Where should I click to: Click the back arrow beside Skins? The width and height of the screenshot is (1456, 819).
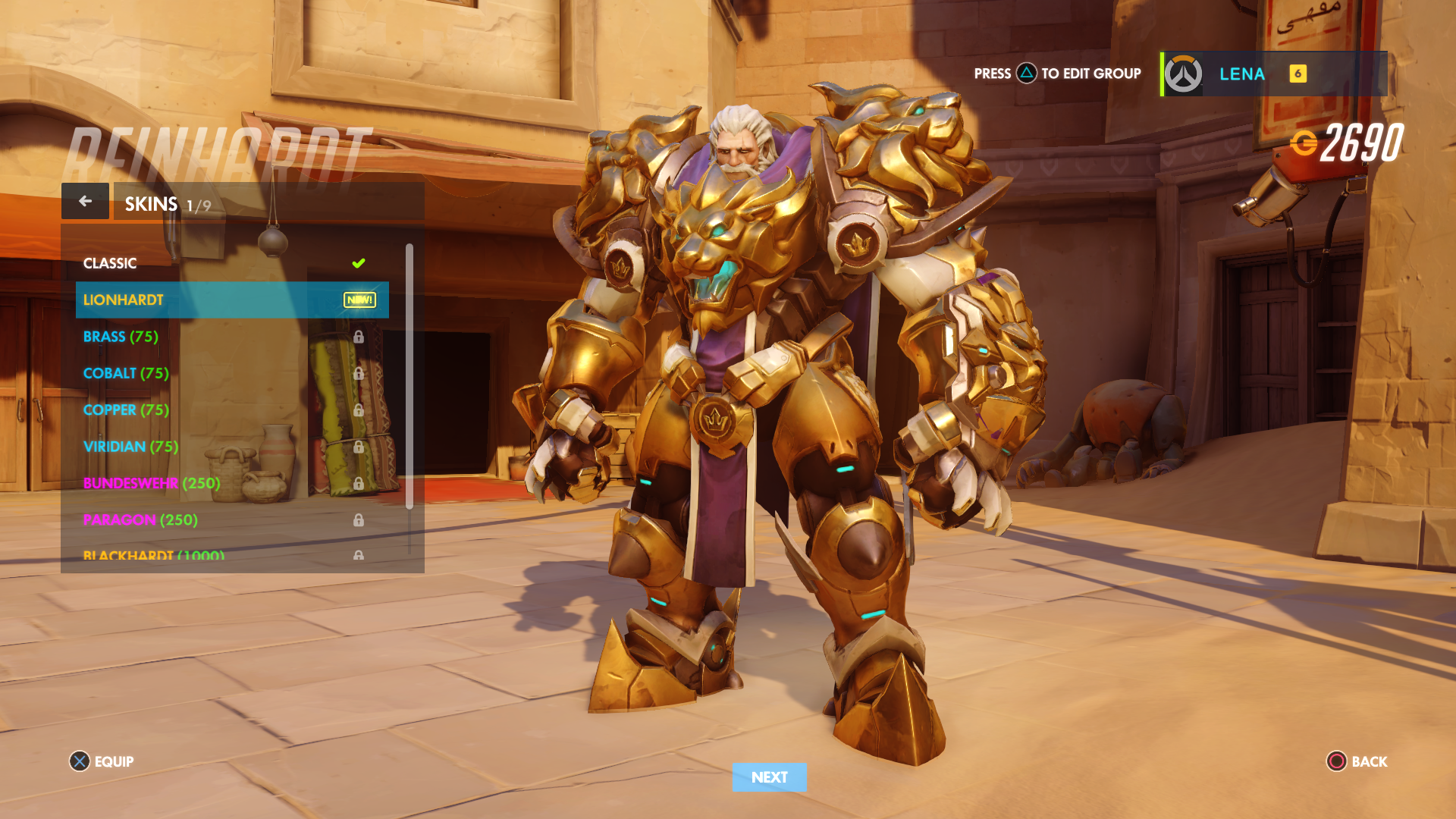point(85,201)
